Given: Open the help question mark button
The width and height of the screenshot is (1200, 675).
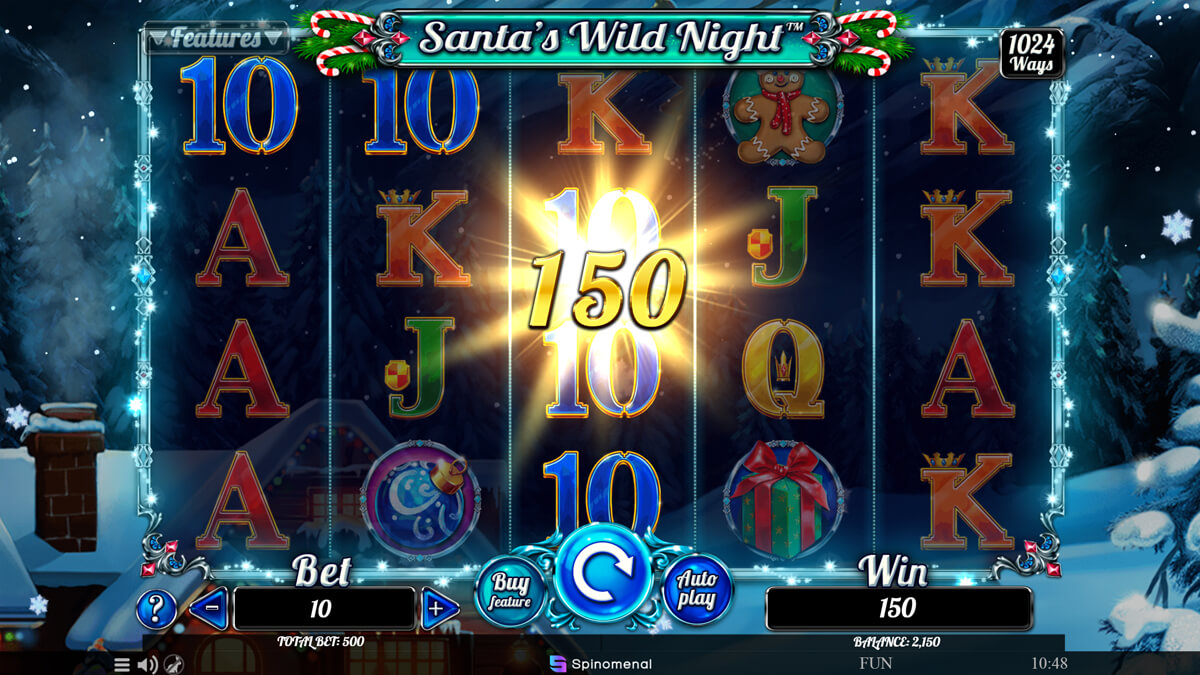Looking at the screenshot, I should coord(156,609).
